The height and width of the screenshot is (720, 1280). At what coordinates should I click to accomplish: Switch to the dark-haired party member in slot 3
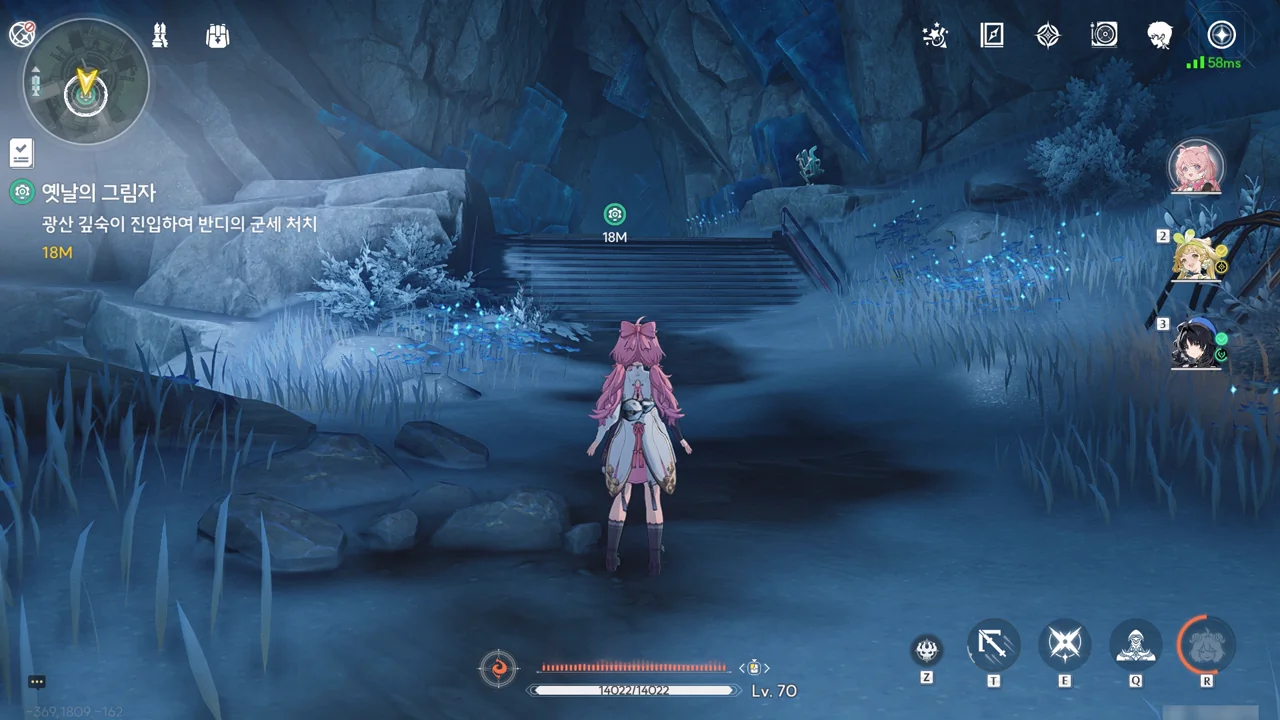point(1196,345)
